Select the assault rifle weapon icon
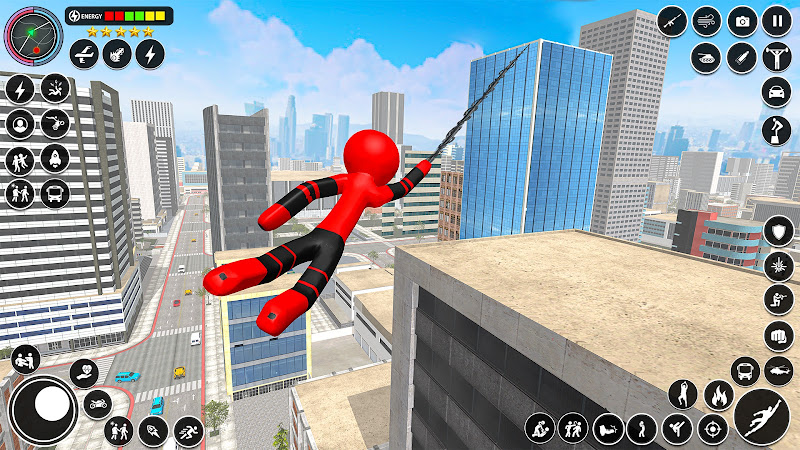 pyautogui.click(x=672, y=21)
